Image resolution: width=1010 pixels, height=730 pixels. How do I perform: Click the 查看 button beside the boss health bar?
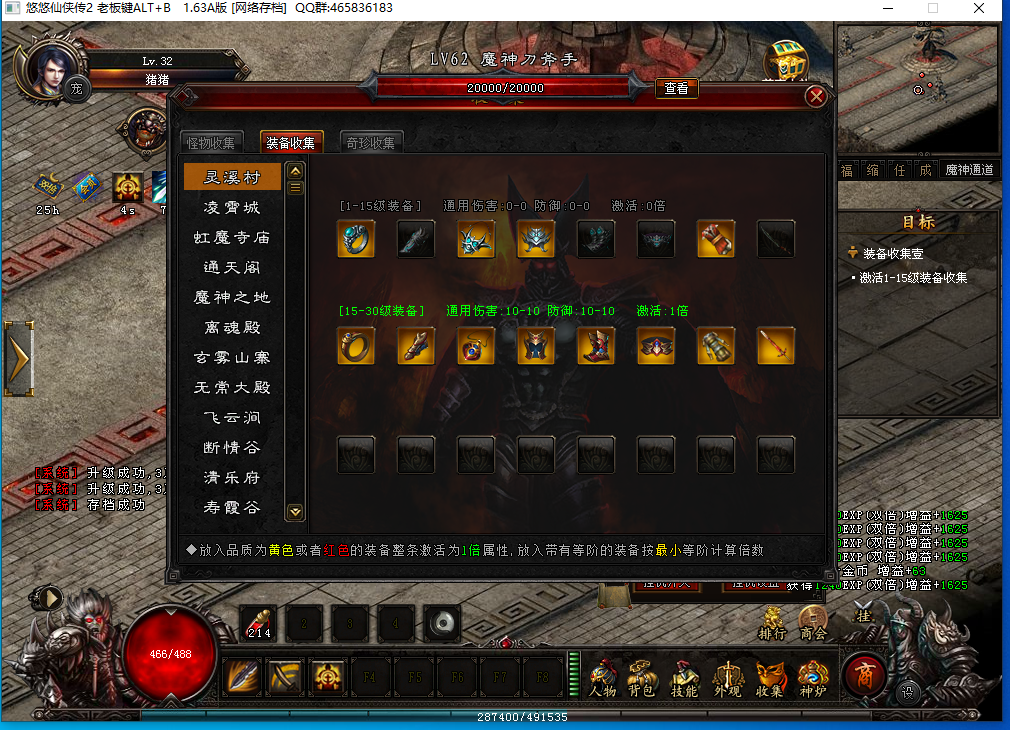[x=677, y=89]
